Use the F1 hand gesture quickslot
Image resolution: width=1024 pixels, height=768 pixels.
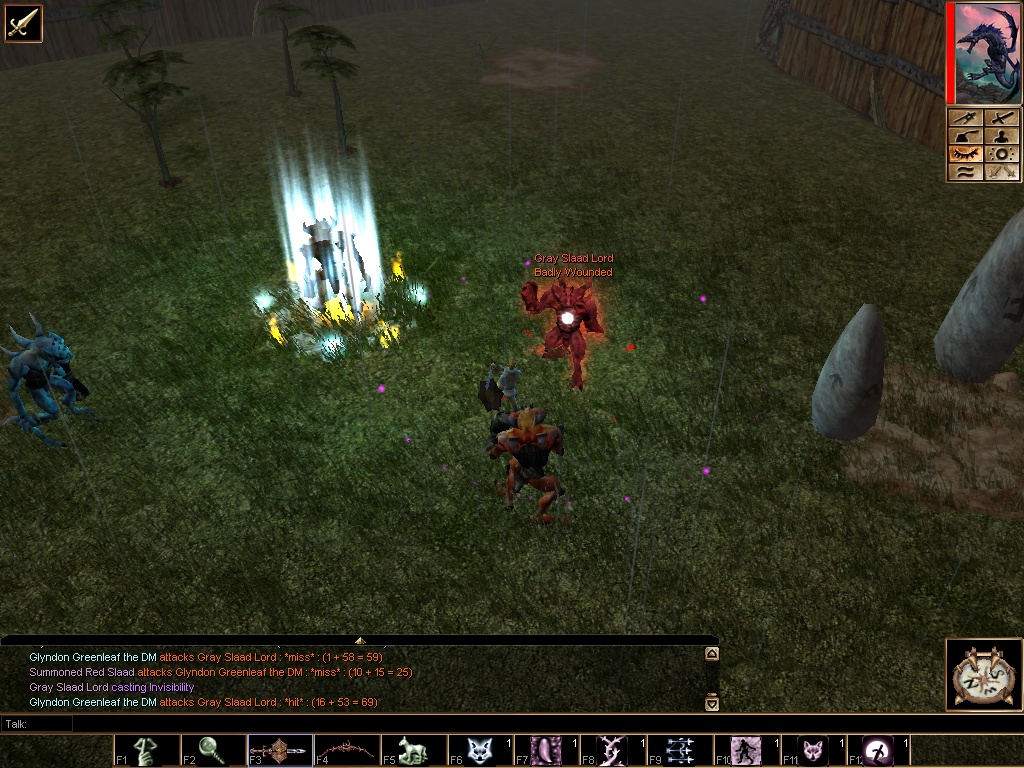145,750
